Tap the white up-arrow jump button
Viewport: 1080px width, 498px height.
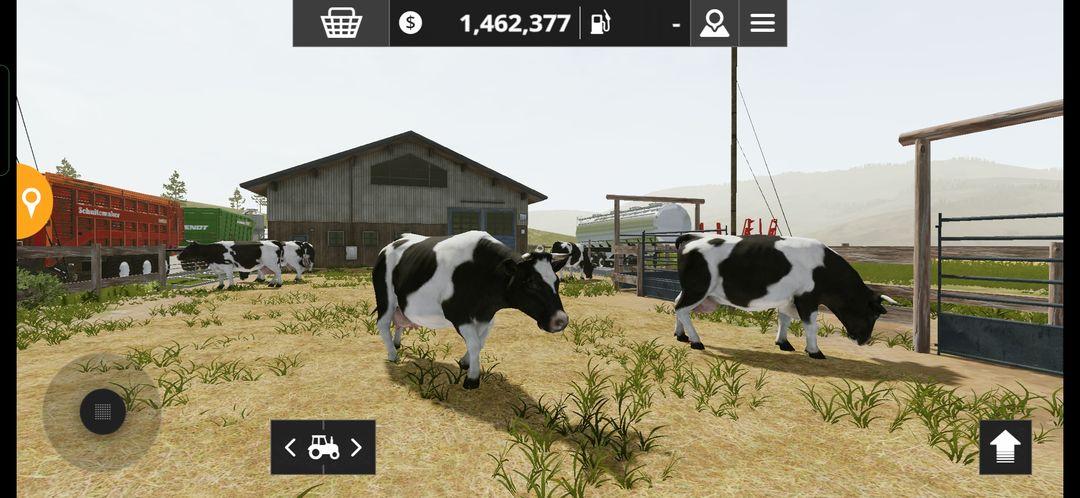tap(1005, 447)
